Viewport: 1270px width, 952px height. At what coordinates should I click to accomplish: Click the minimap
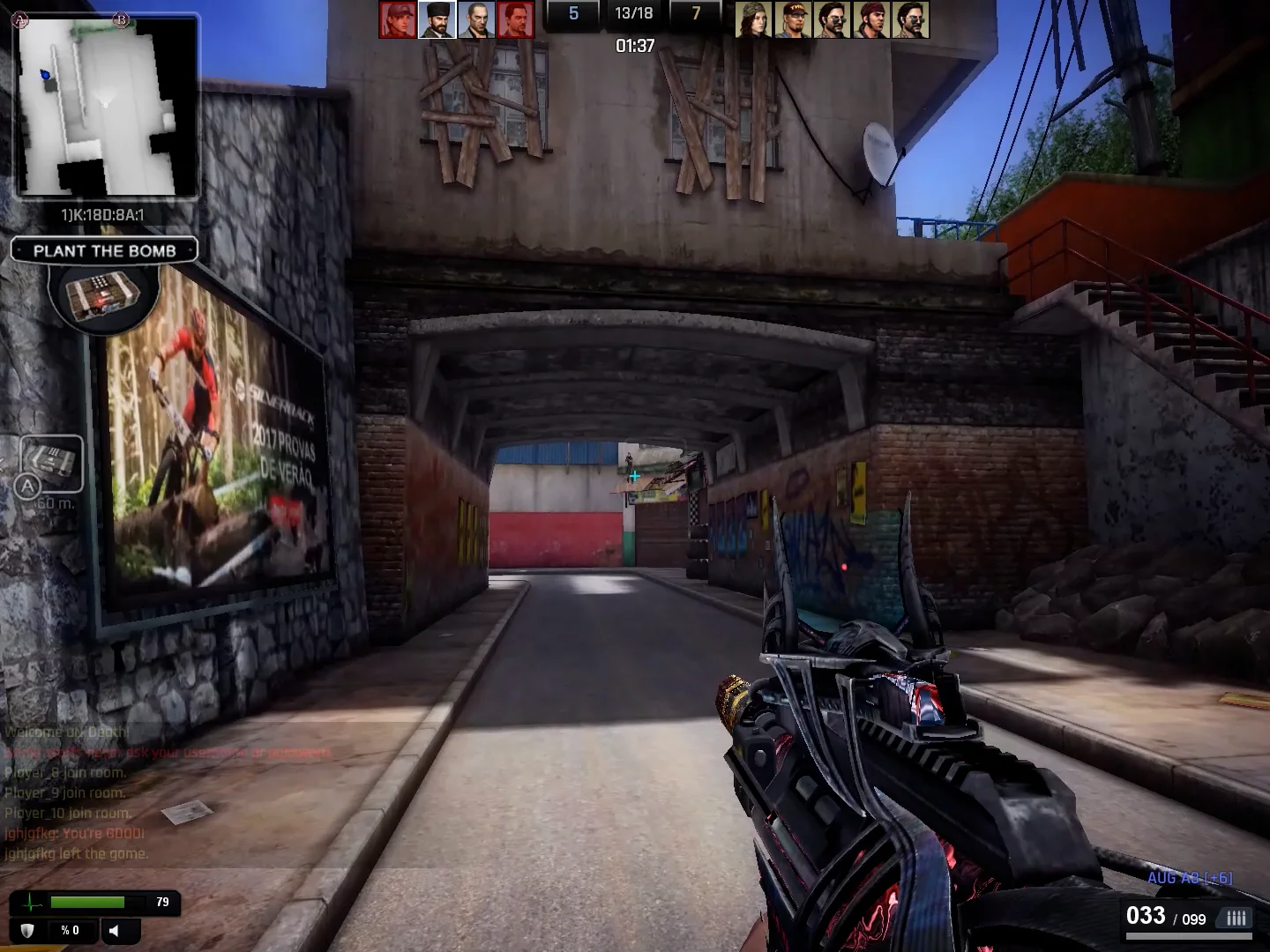(x=106, y=107)
